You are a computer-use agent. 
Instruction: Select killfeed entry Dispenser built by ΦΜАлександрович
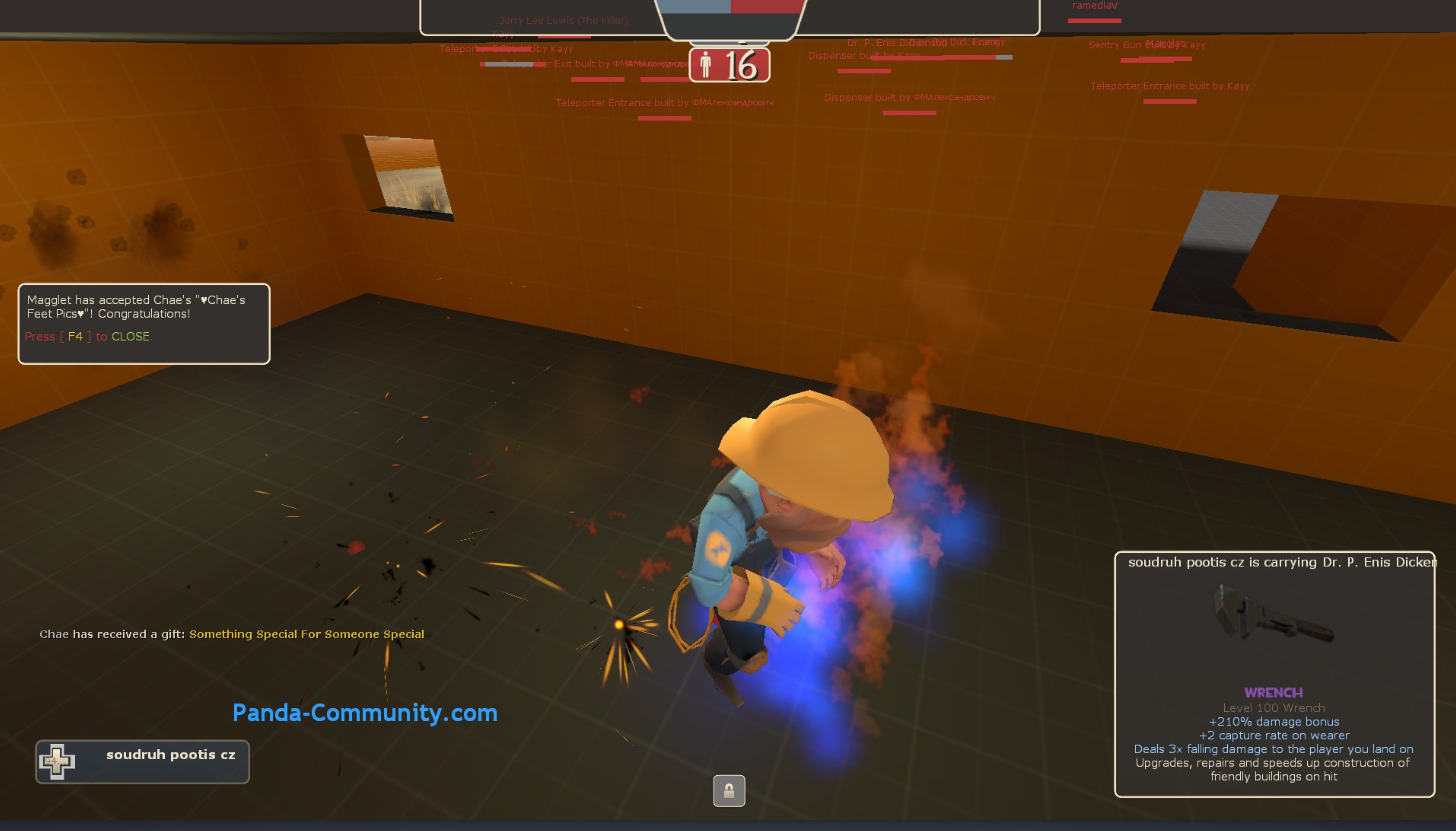click(909, 97)
